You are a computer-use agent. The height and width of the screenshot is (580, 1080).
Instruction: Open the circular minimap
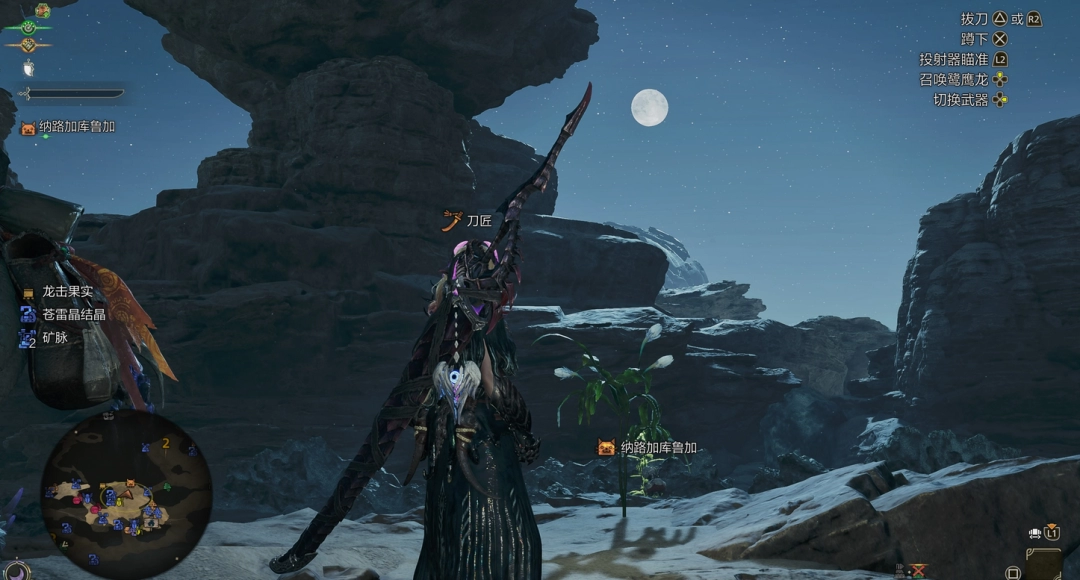point(125,494)
